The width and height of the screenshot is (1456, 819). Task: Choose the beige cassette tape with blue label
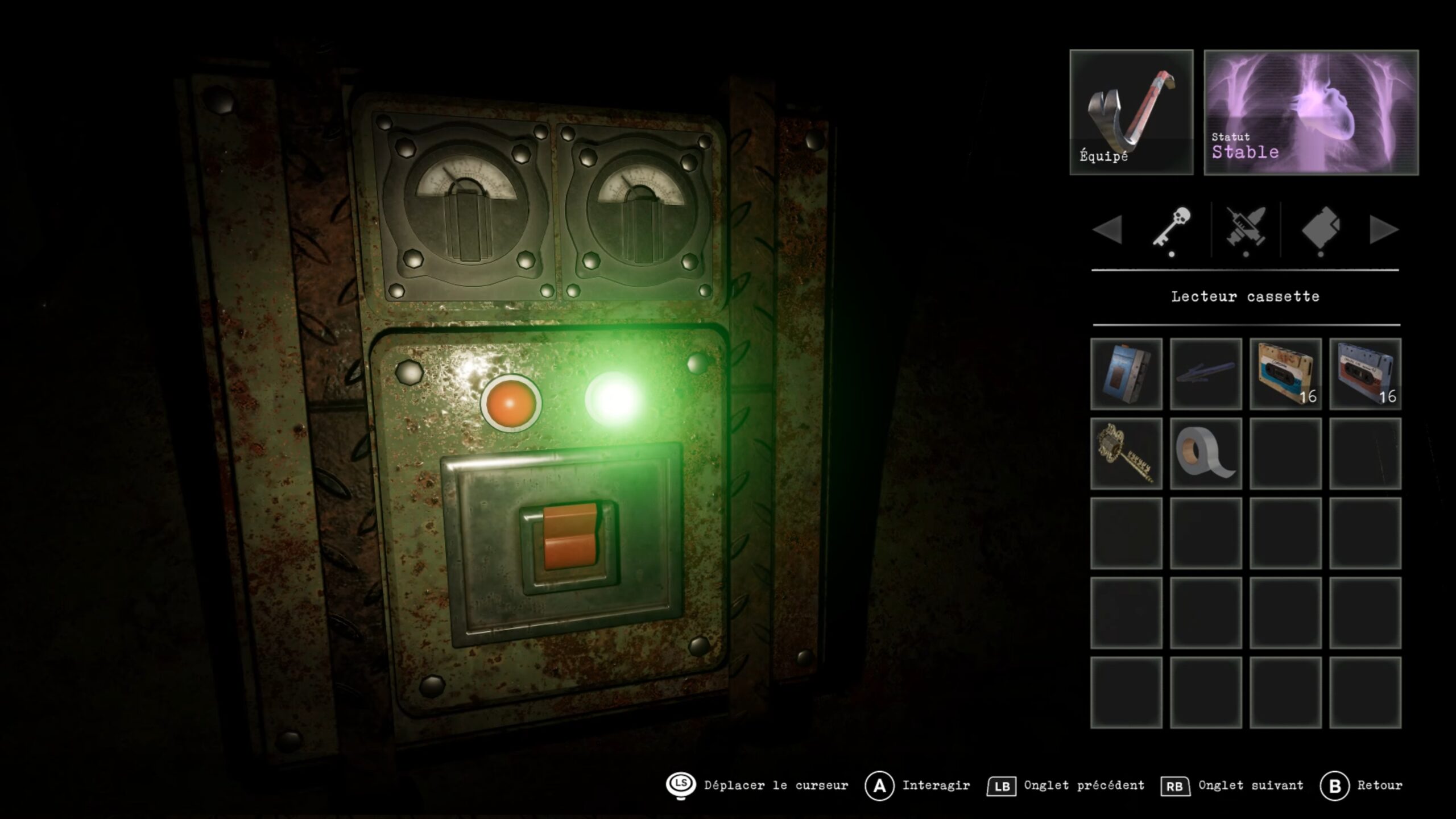coord(1285,374)
